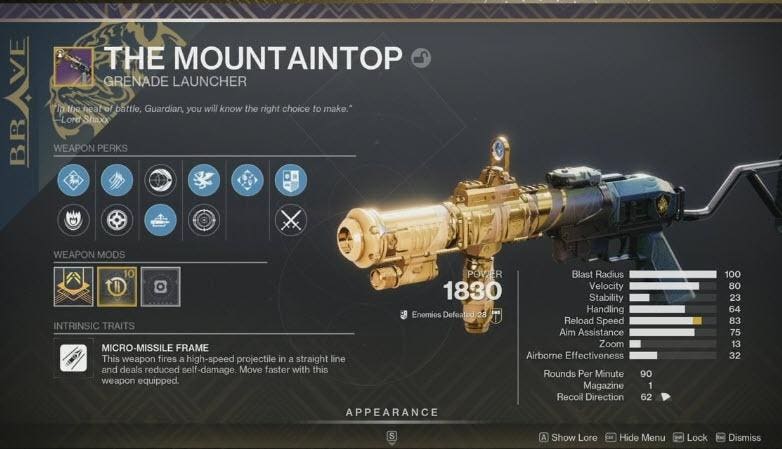Select the crosshair perk below the claw perk
This screenshot has height=449, width=782.
[x=116, y=220]
